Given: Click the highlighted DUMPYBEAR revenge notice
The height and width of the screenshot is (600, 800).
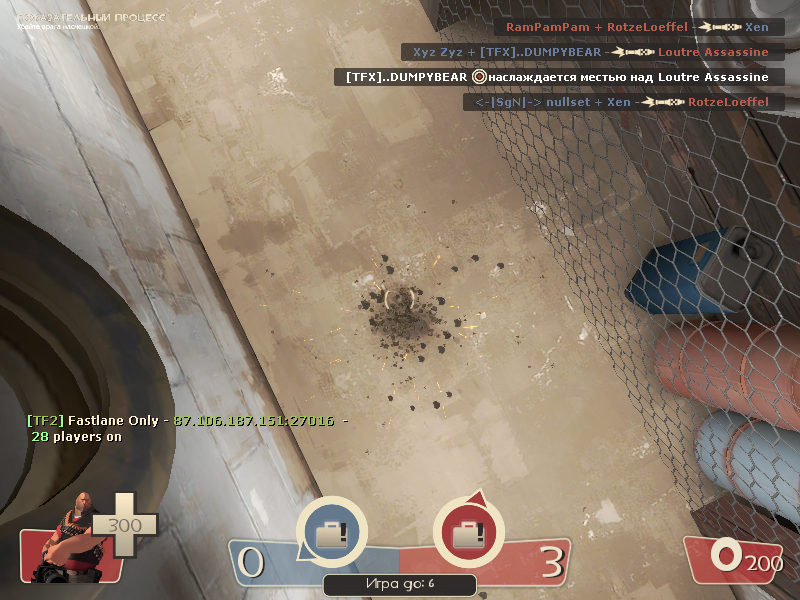Looking at the screenshot, I should pyautogui.click(x=557, y=77).
